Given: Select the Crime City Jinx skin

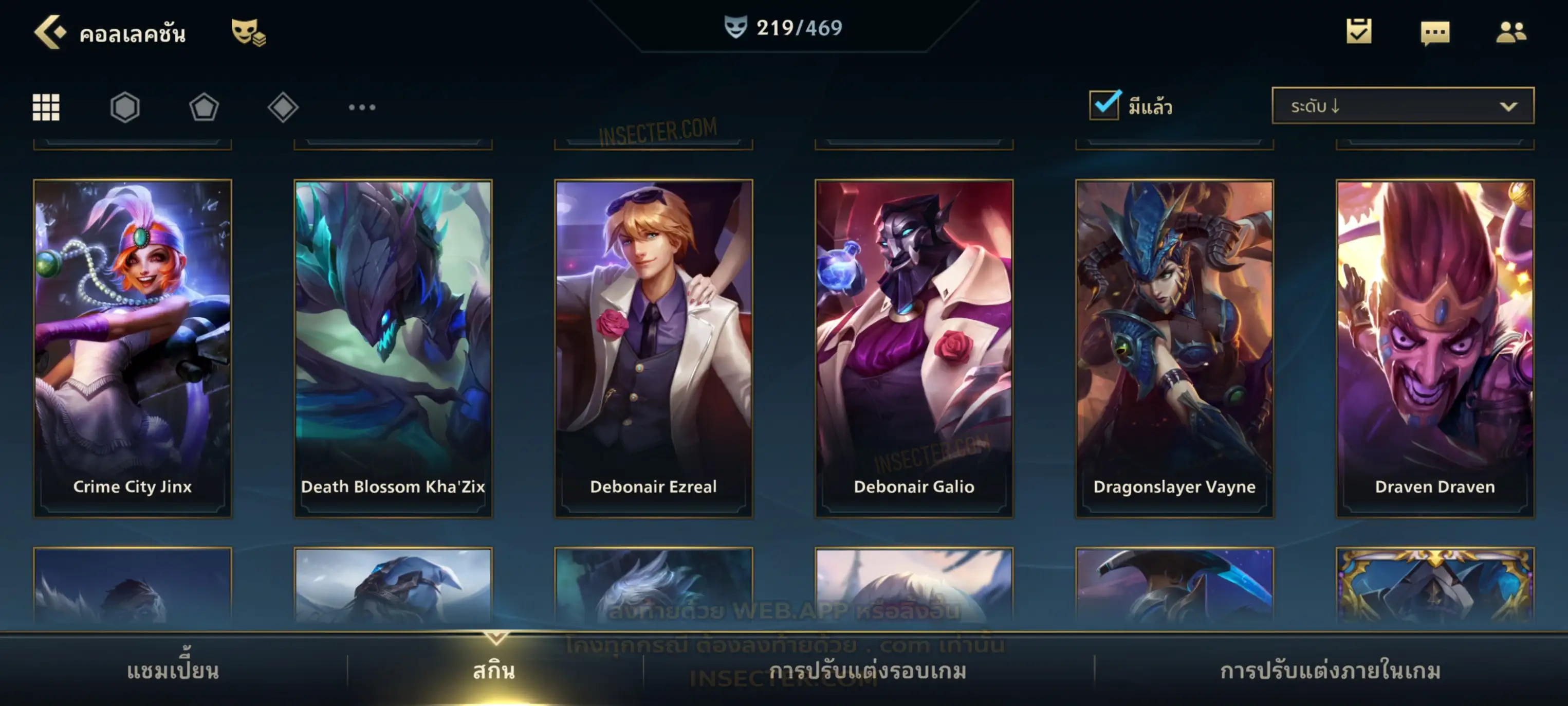Looking at the screenshot, I should [133, 348].
